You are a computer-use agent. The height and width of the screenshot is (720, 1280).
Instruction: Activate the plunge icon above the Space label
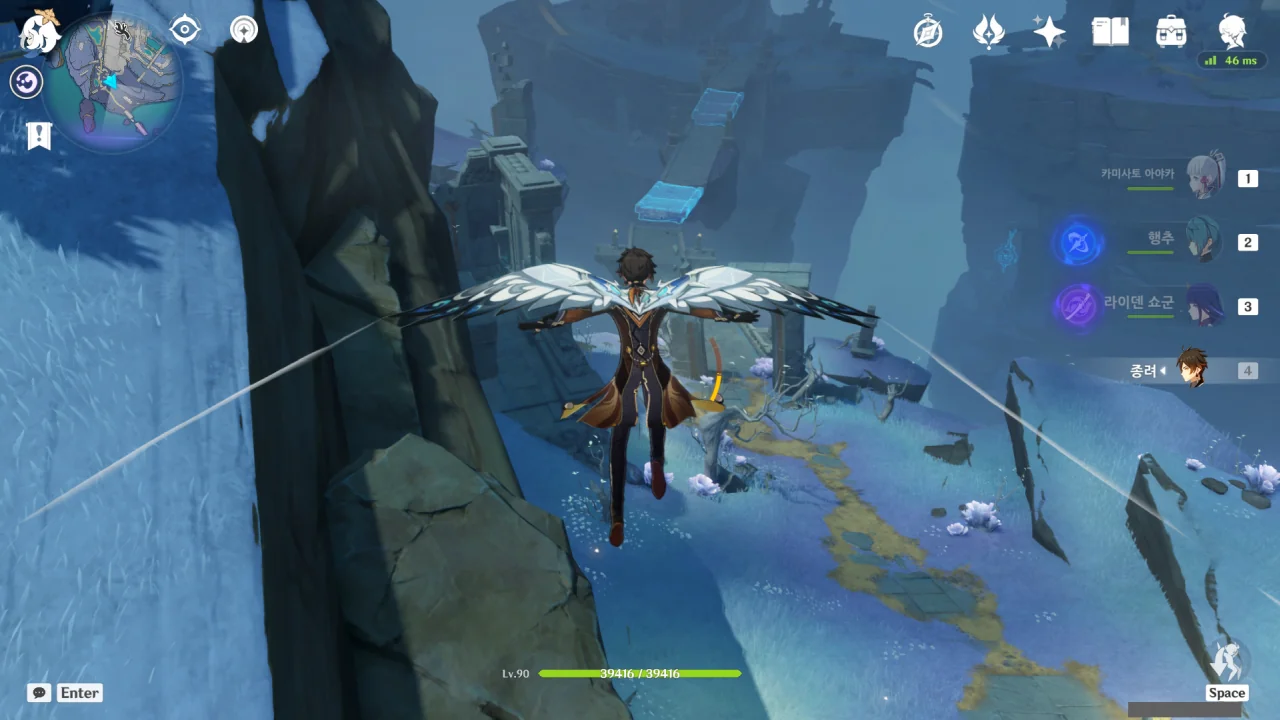pos(1227,660)
